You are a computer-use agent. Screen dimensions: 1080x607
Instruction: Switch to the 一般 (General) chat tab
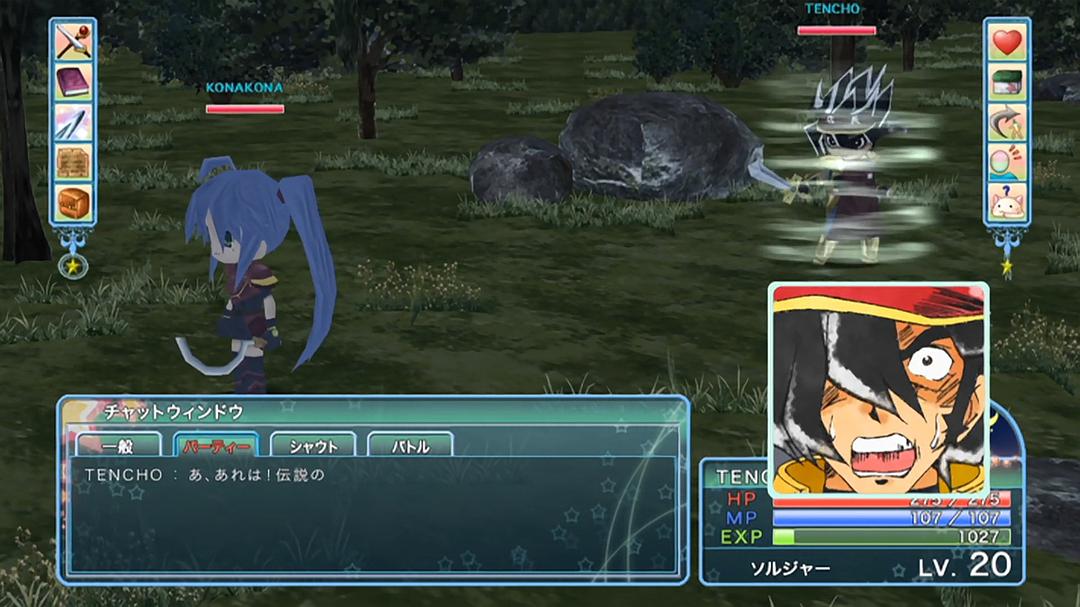(118, 446)
